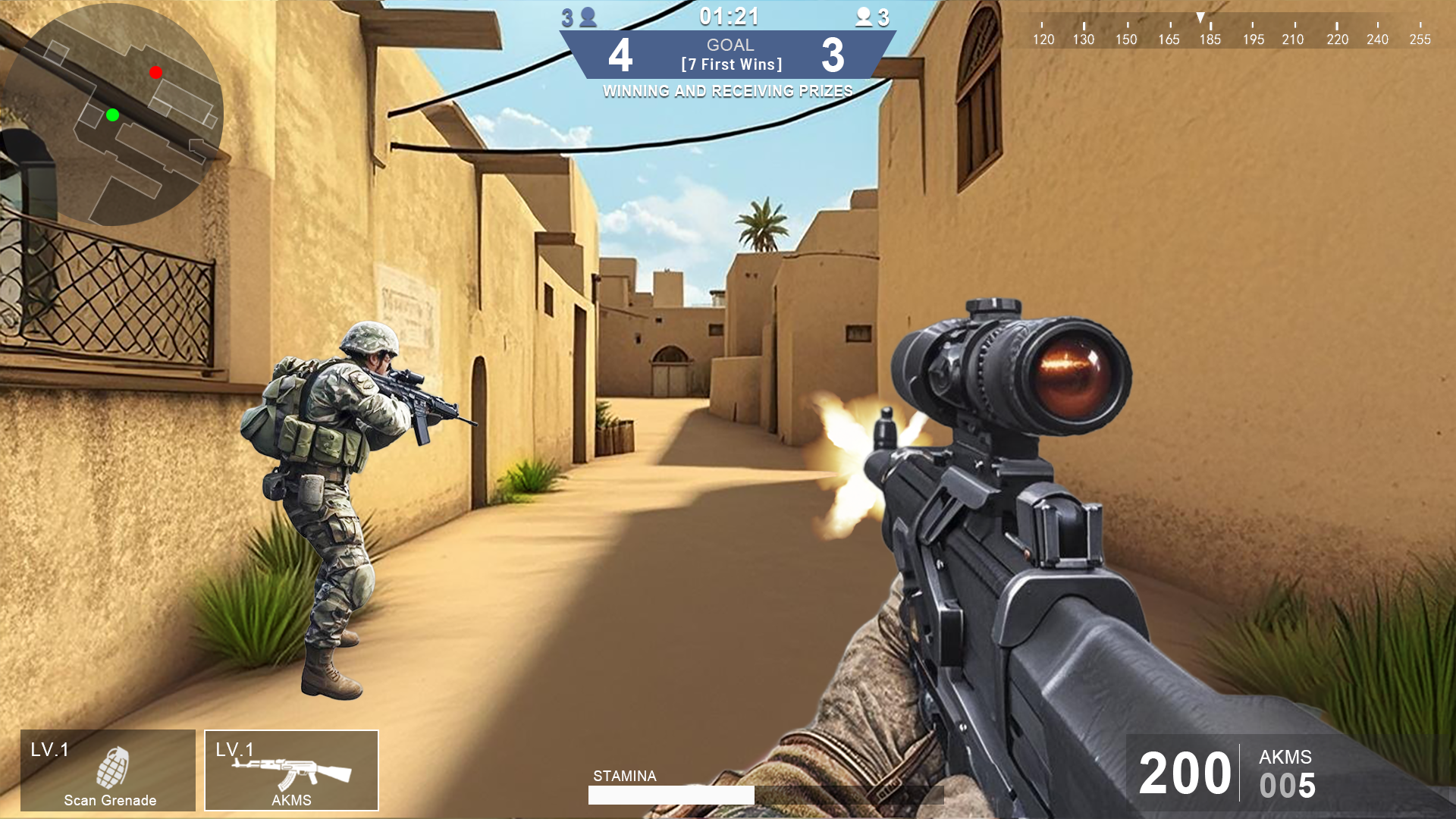Toggle the AKMS weapon slot active
The image size is (1456, 819).
[x=292, y=770]
